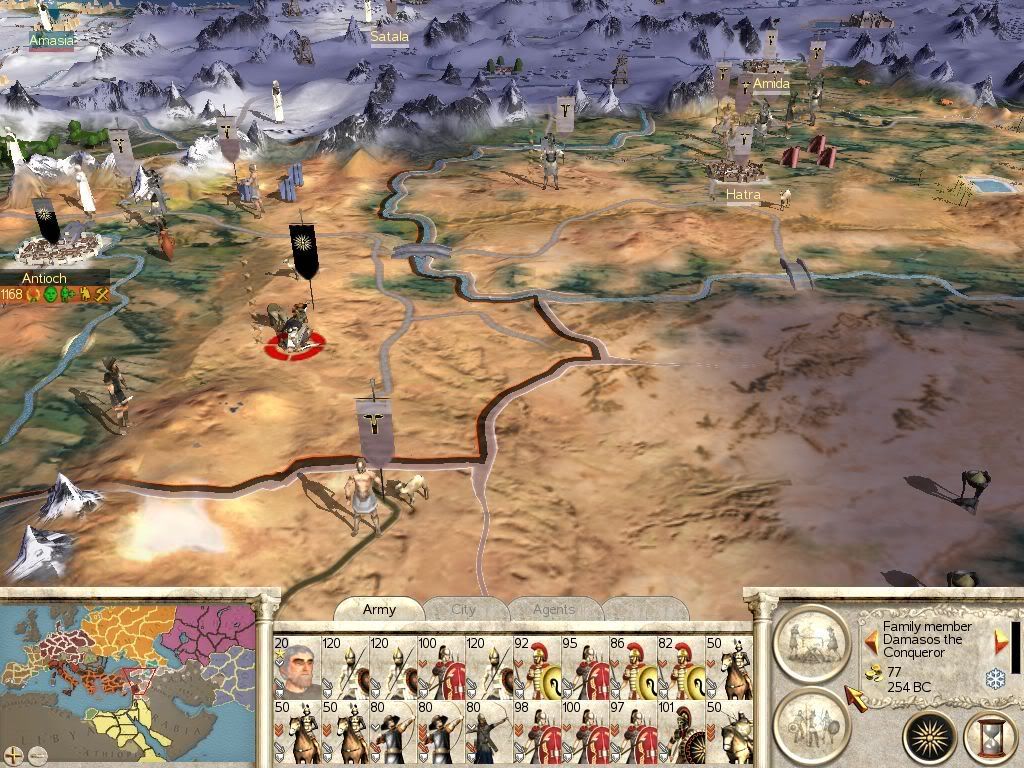Screen dimensions: 1024x768
Task: Switch to the Army tab
Action: (x=379, y=609)
